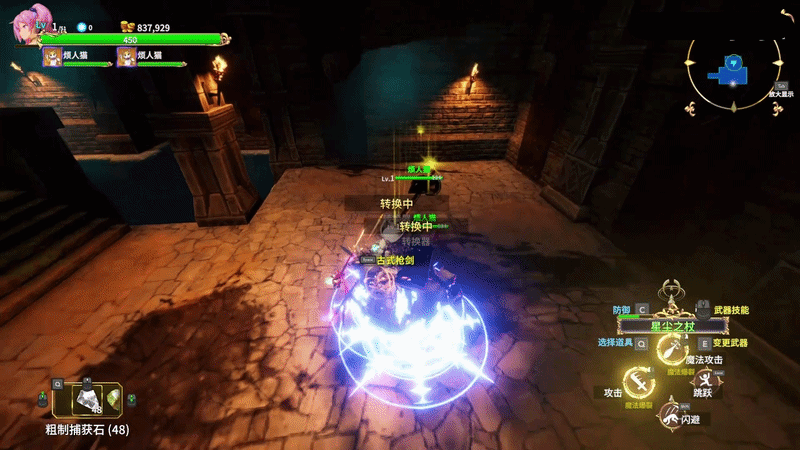Select the Stardust Staff weapon name banner
Screen dimensions: 800x450
point(670,326)
